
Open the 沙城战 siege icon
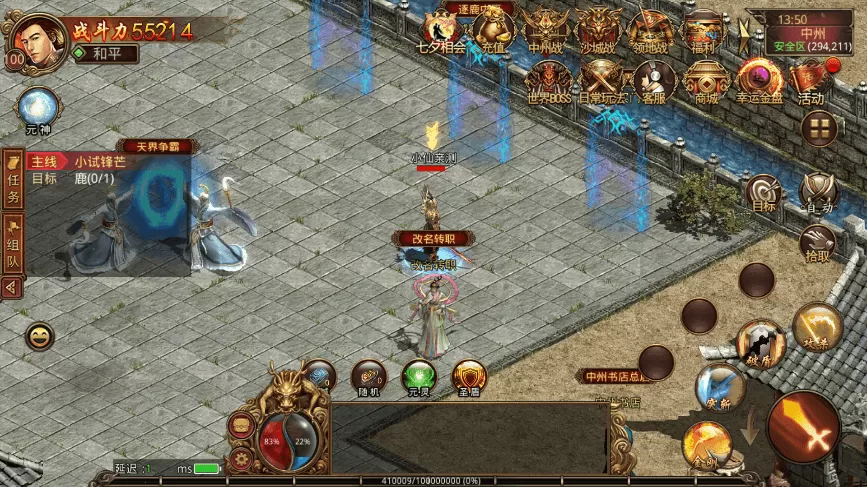599,32
